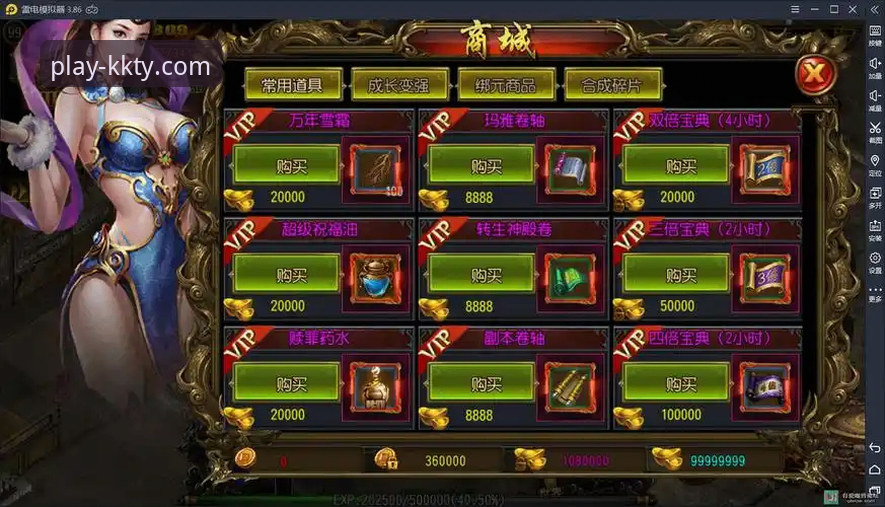
Task: Open the 成长变强 category tab
Action: (399, 85)
